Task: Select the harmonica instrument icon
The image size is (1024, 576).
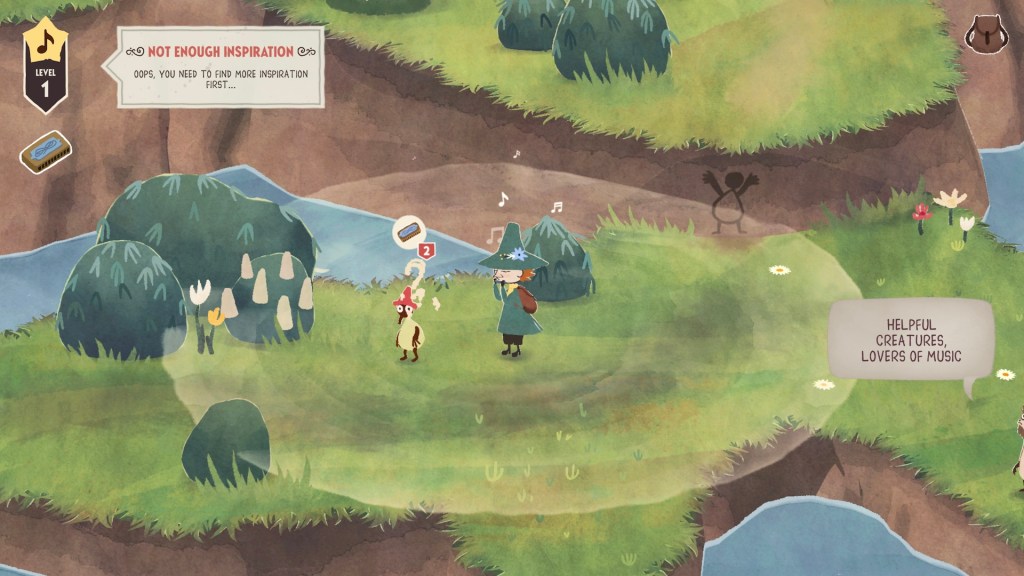Action: (45, 151)
